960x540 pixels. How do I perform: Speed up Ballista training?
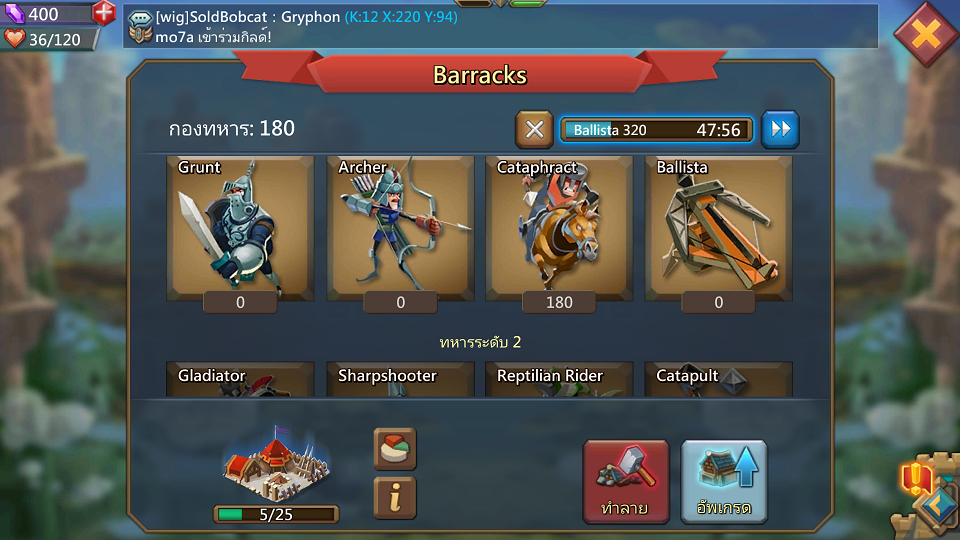780,129
